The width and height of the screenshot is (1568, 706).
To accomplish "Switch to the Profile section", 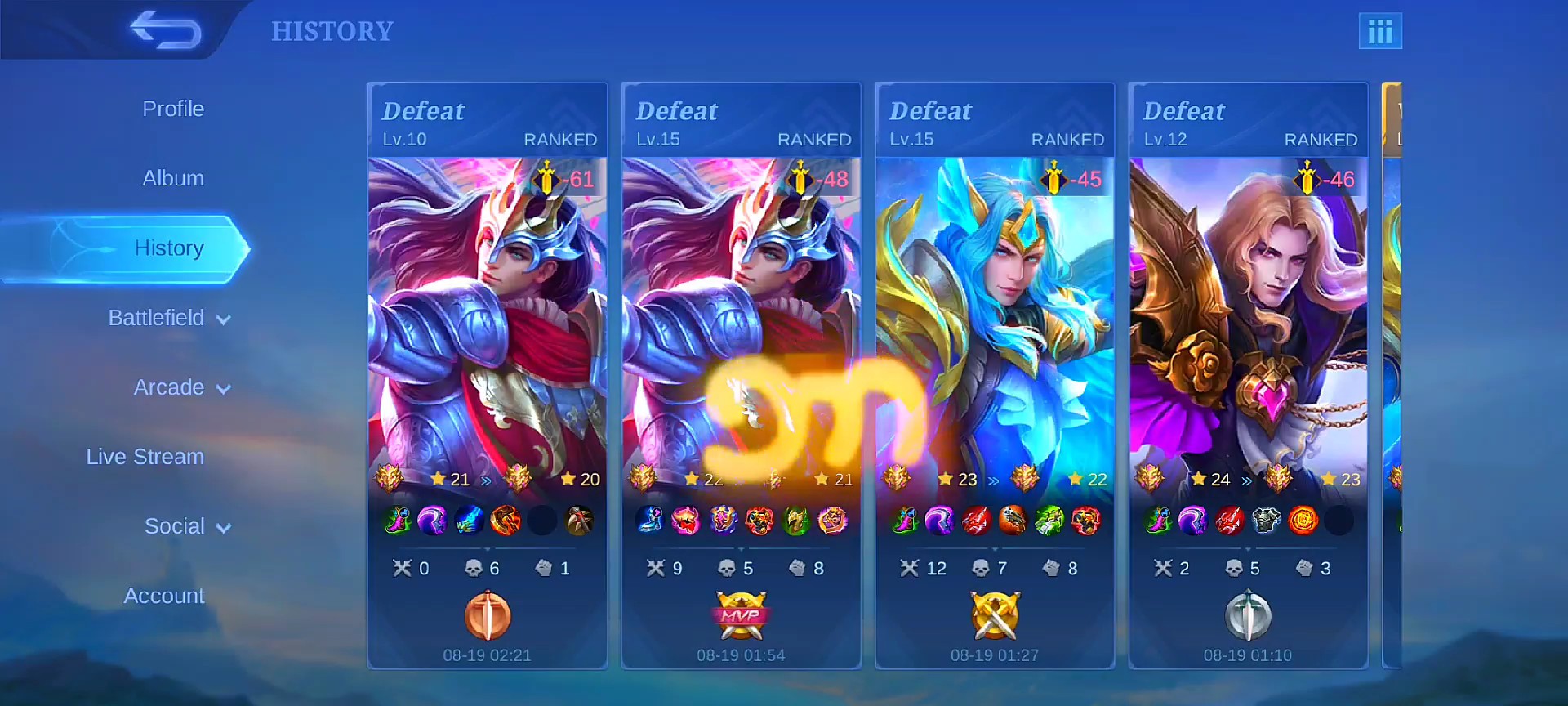I will pos(172,108).
